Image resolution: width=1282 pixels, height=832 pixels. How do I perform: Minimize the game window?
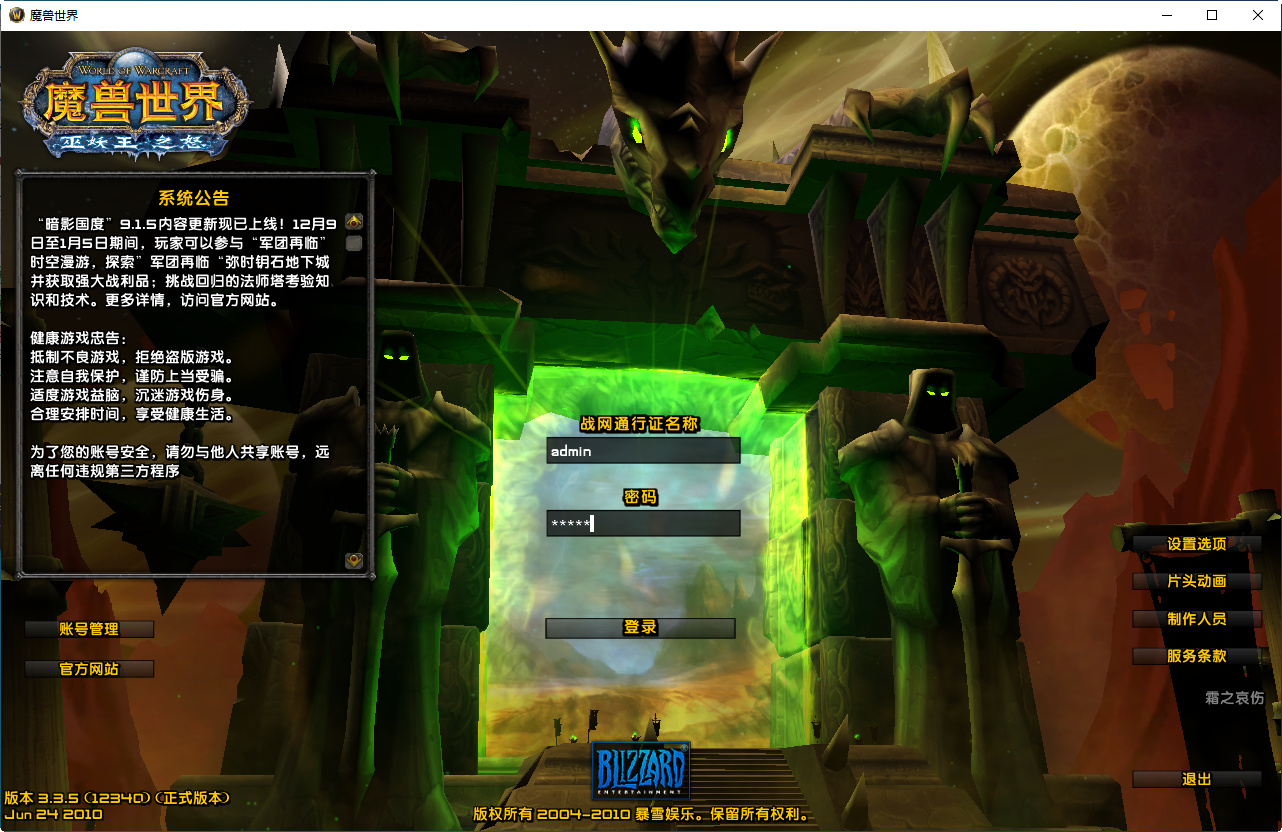1166,15
